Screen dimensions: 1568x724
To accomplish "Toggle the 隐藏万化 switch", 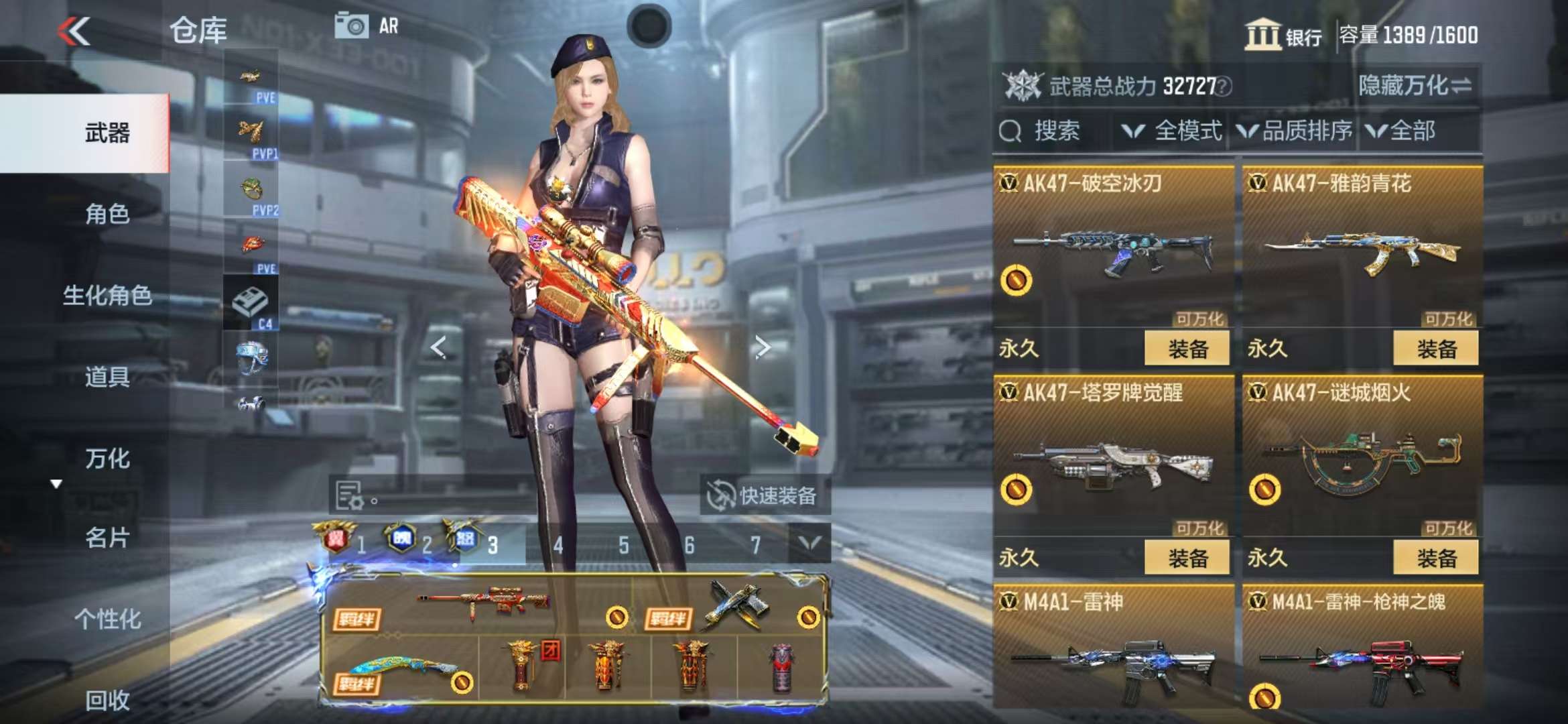I will click(1415, 86).
